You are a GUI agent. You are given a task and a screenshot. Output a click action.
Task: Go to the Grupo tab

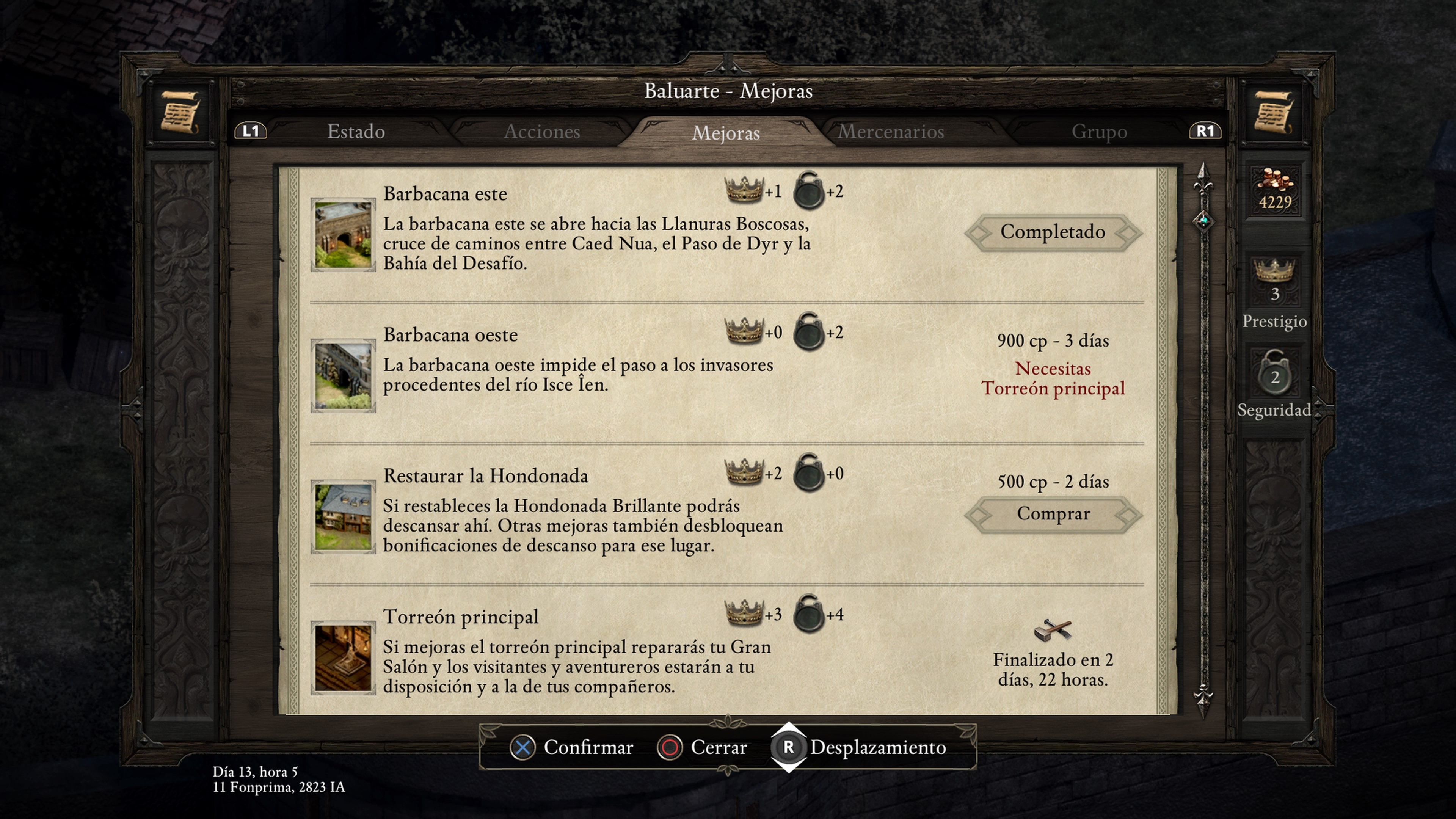click(1099, 132)
